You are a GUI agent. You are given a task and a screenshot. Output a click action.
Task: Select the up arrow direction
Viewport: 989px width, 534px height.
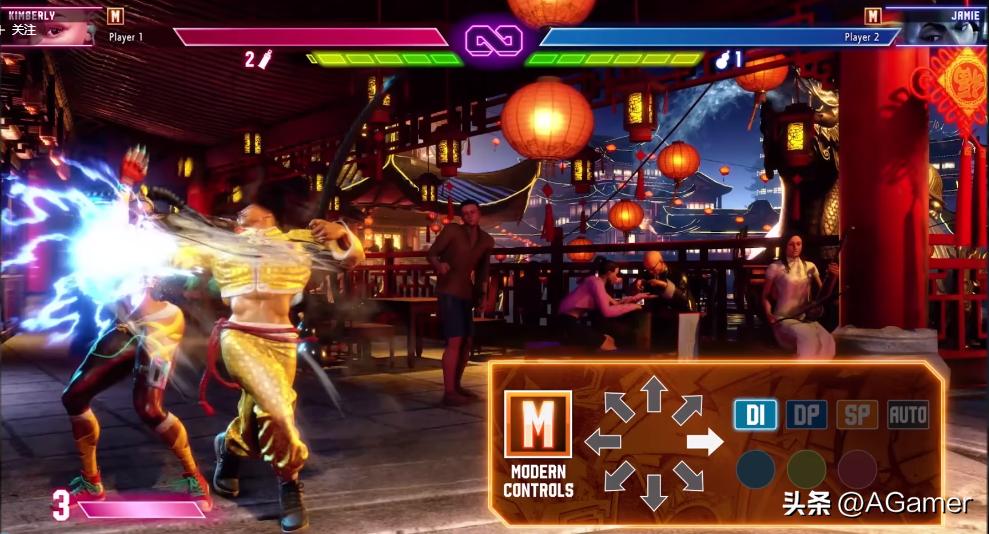(x=653, y=393)
